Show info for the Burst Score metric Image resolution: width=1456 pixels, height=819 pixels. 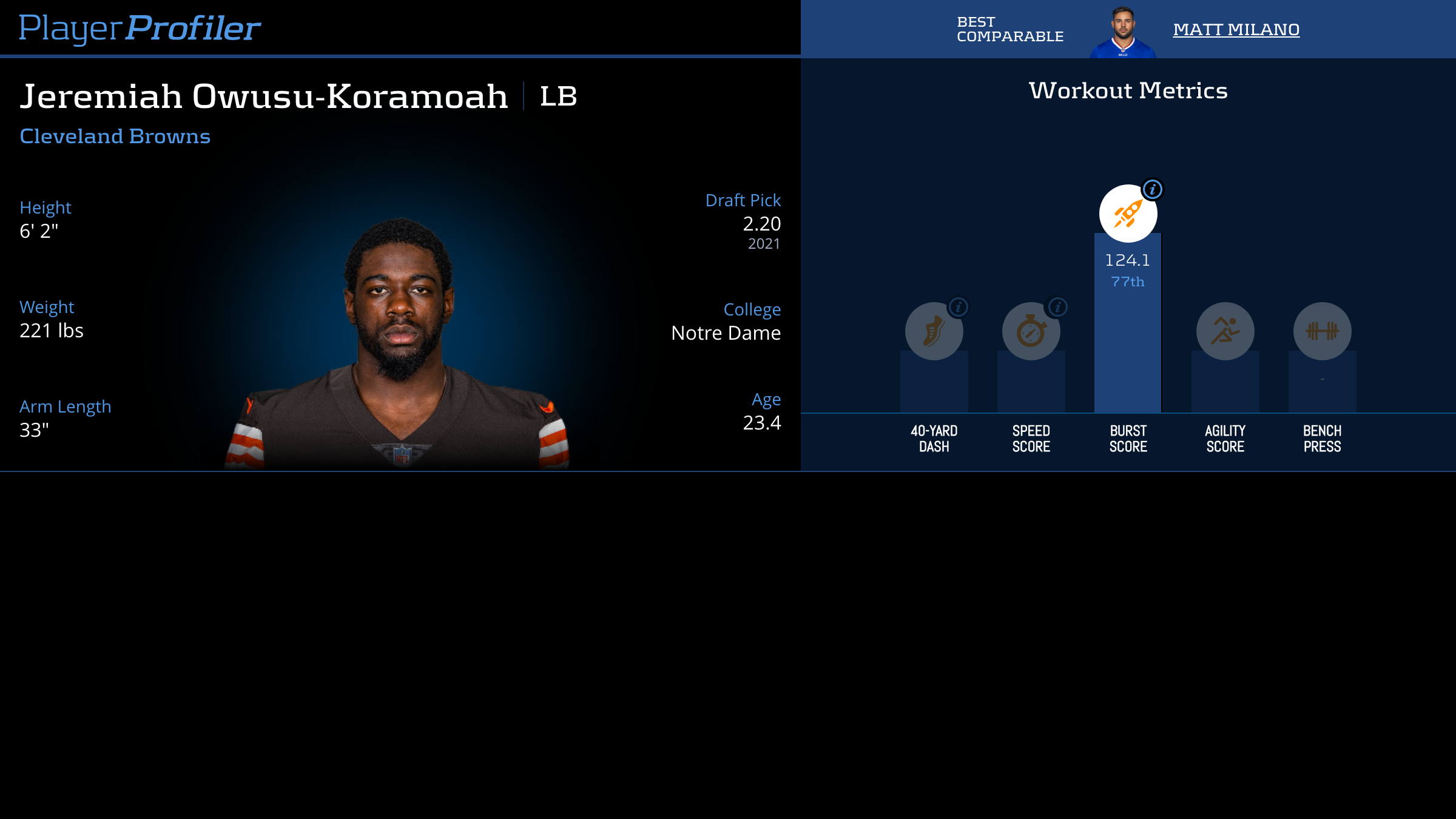pos(1152,189)
